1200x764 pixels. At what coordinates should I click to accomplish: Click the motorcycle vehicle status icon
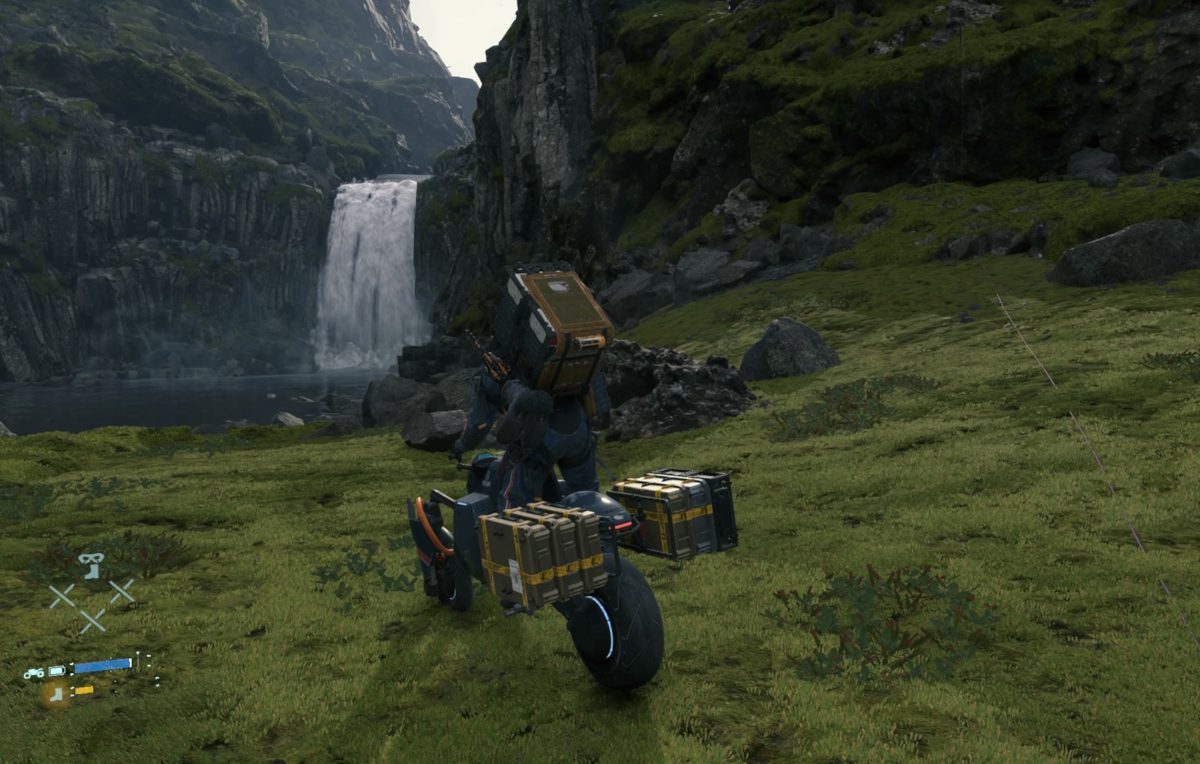tap(34, 672)
